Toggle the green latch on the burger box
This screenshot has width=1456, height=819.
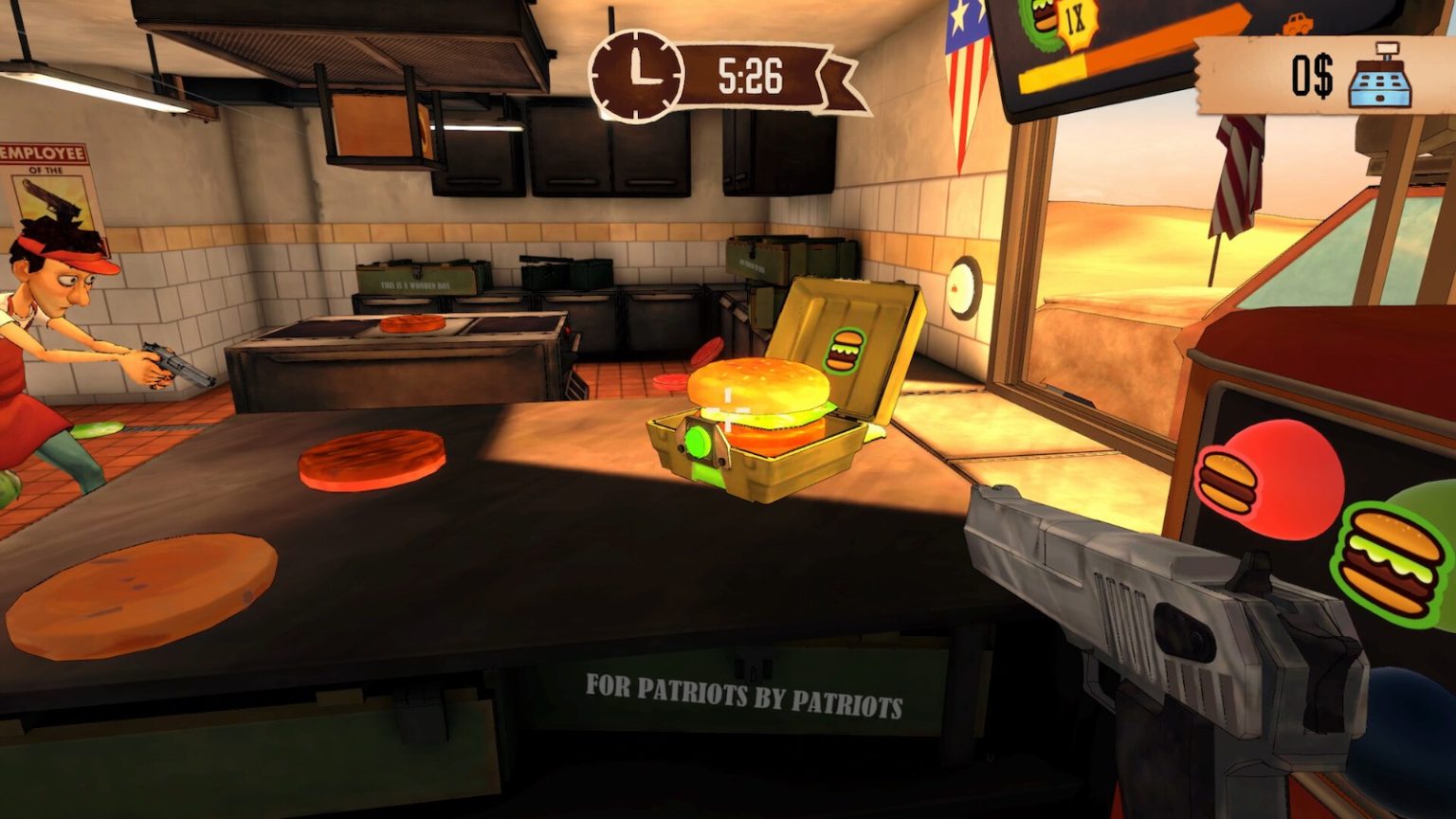[697, 441]
